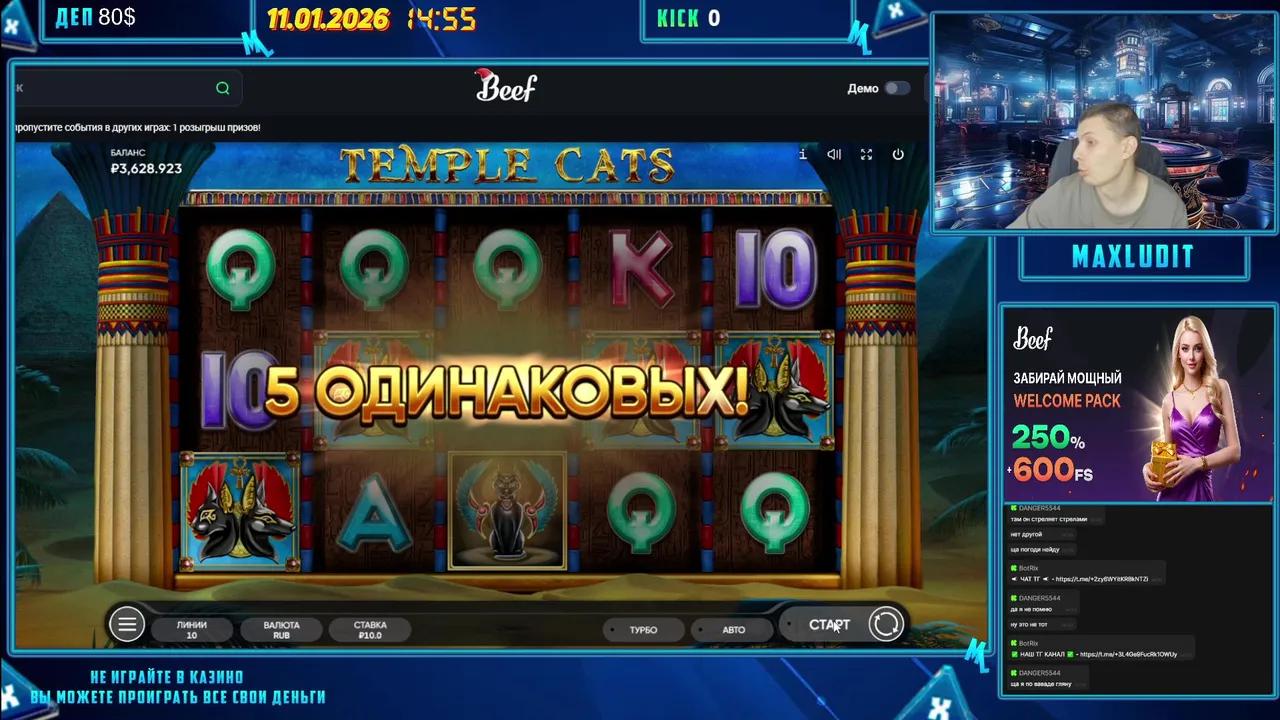Mute the slot game sound
Image resolution: width=1280 pixels, height=720 pixels.
coord(834,155)
